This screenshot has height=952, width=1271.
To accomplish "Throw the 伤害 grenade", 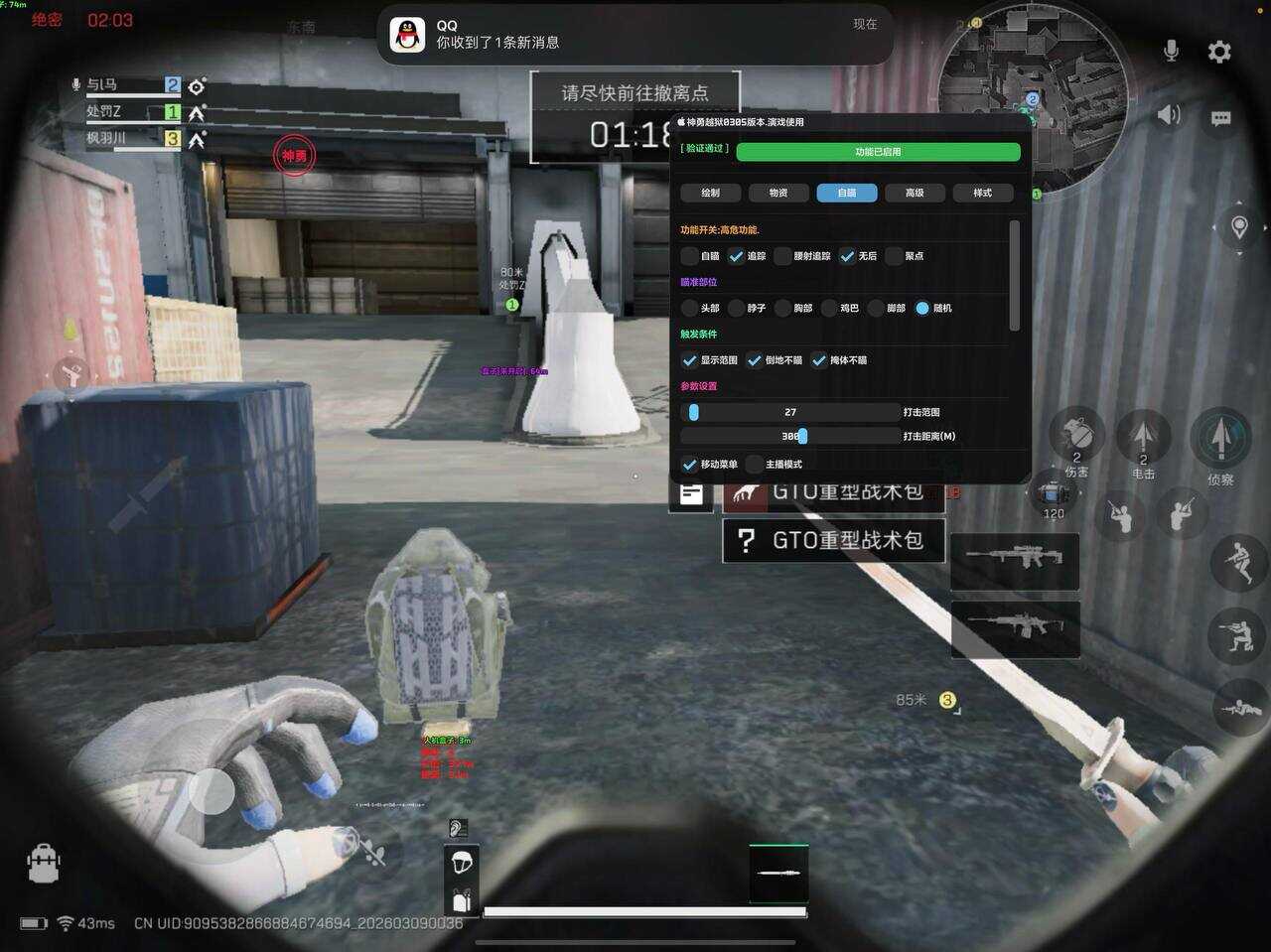I will coord(1076,436).
